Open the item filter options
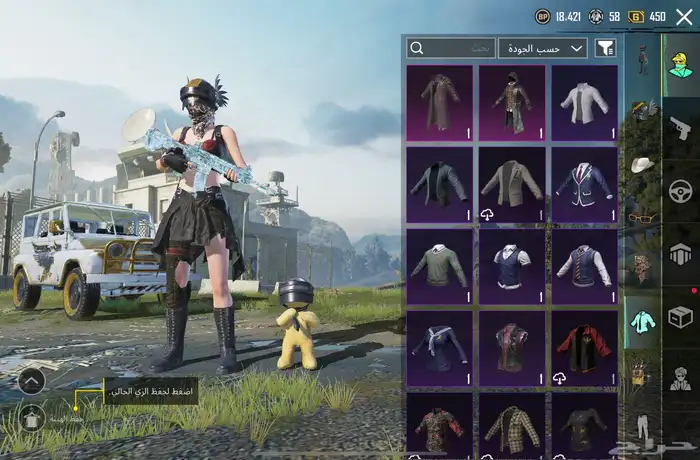 pos(605,48)
